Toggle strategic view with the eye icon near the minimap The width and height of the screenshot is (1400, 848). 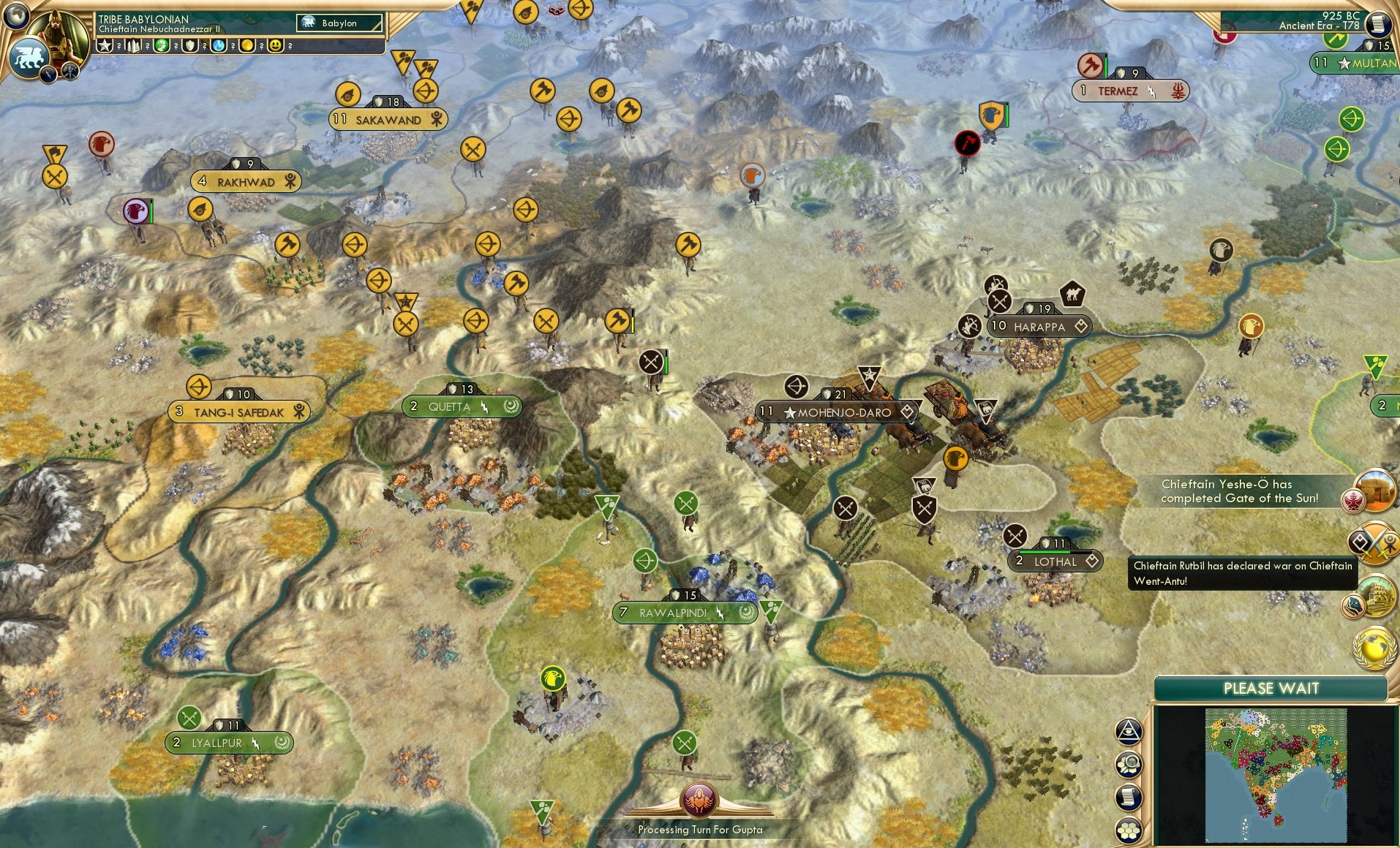point(1129,731)
